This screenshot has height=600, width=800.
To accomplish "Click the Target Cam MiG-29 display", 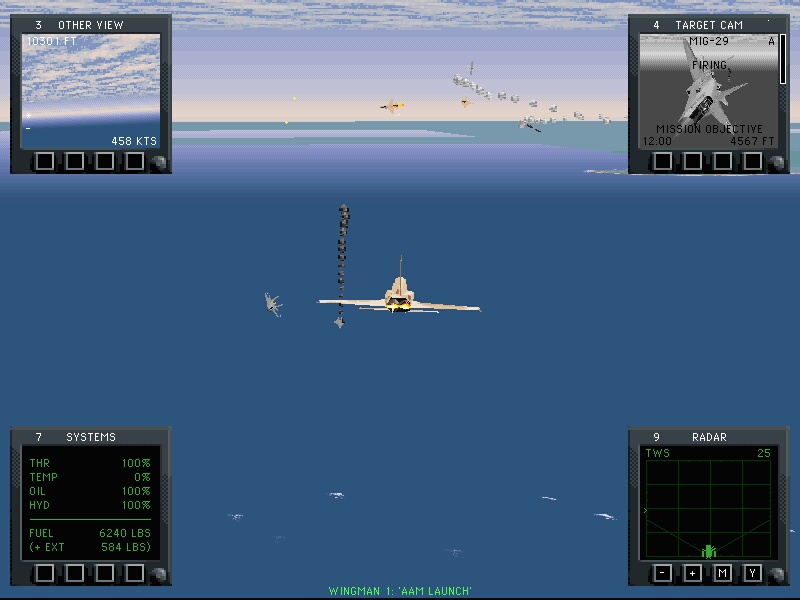I will pos(709,91).
